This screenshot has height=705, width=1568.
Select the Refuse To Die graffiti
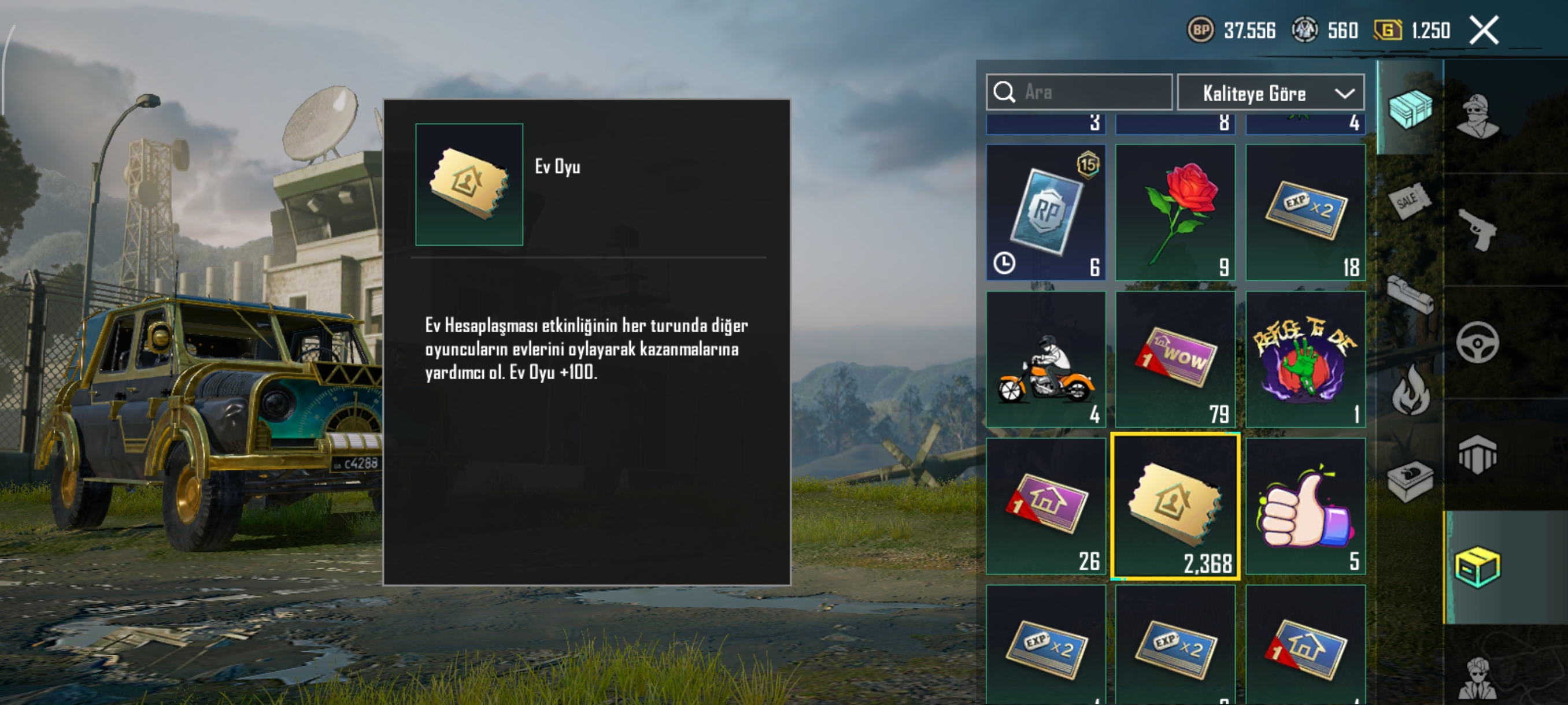(x=1305, y=359)
